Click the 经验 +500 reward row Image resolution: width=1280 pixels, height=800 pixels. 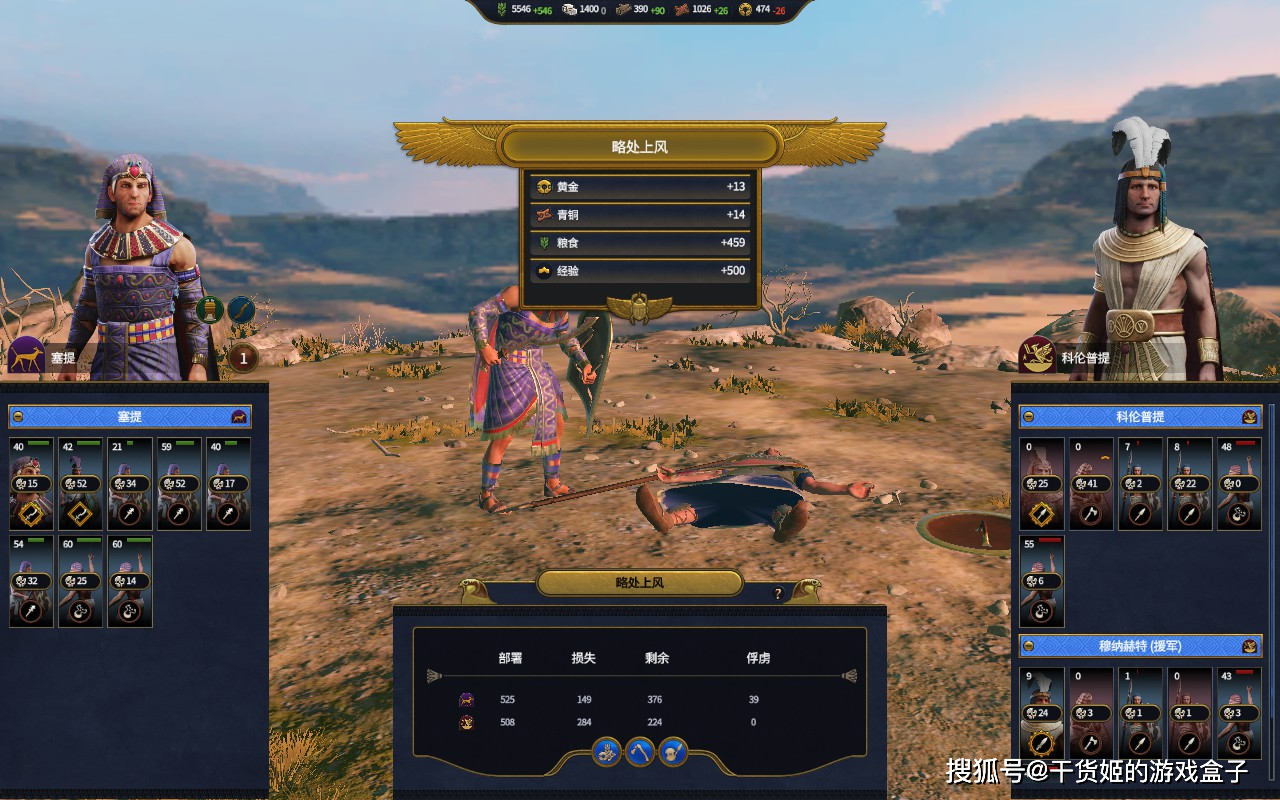point(640,271)
